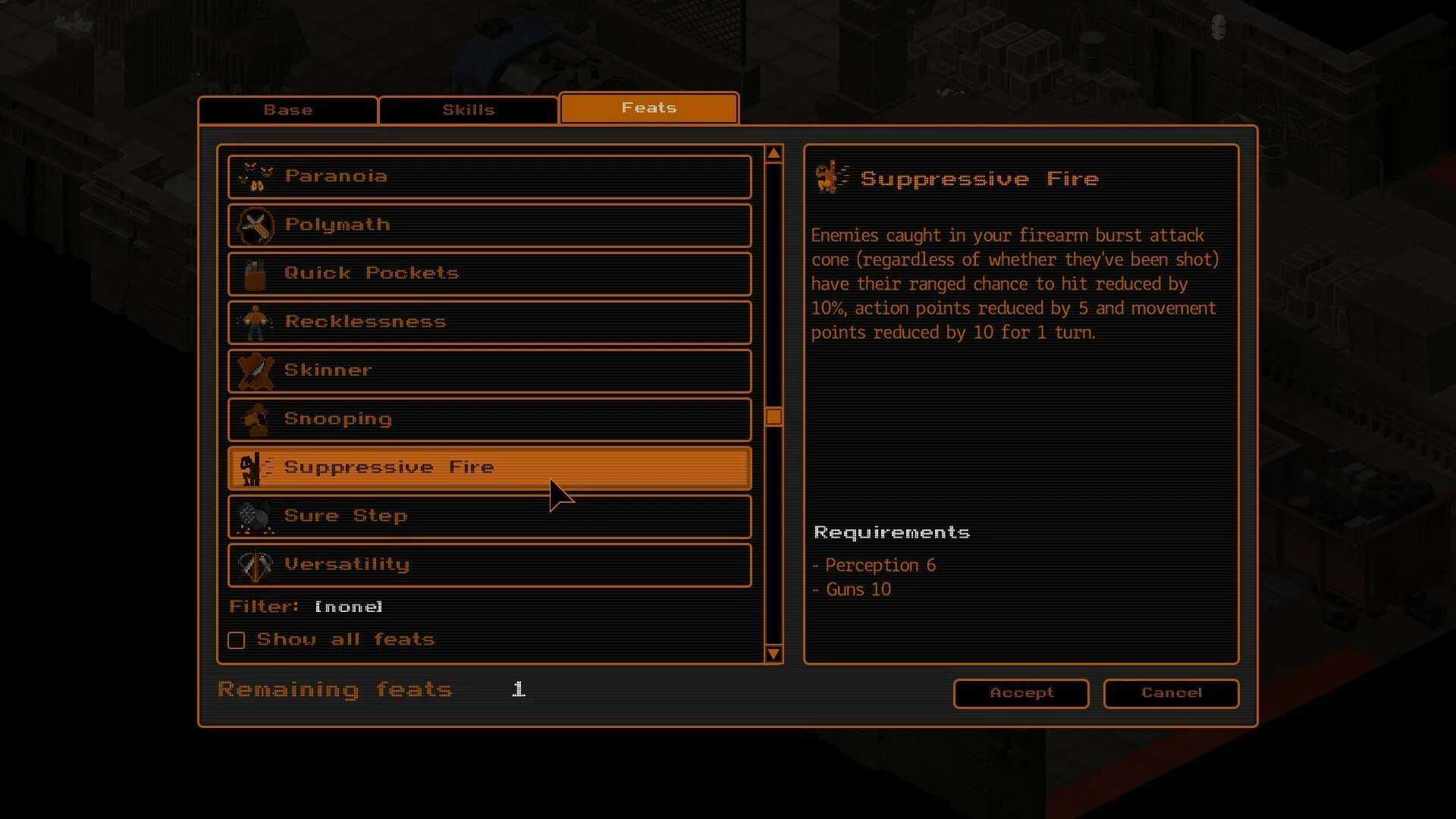The width and height of the screenshot is (1456, 819).
Task: Pick the Quick Pockets feat
Action: (x=489, y=274)
